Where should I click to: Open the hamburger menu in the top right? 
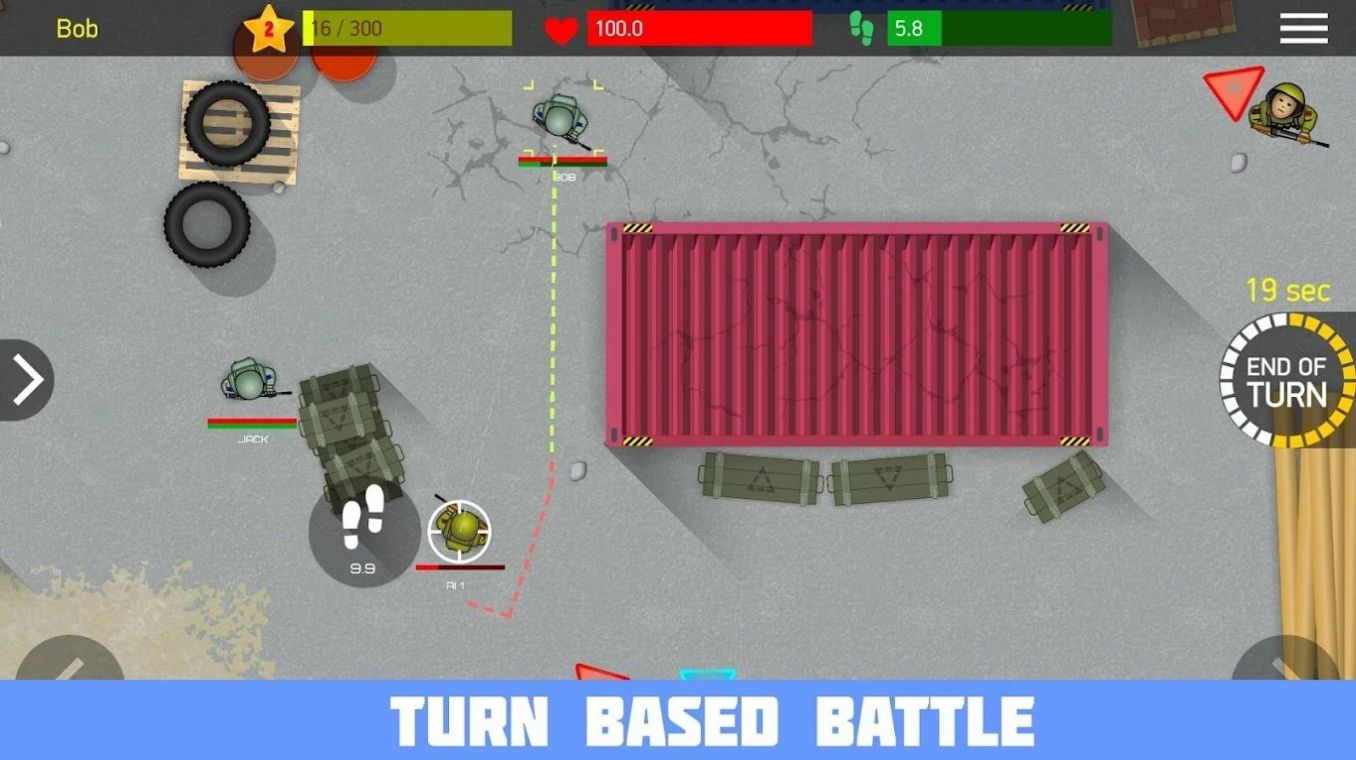[1302, 28]
